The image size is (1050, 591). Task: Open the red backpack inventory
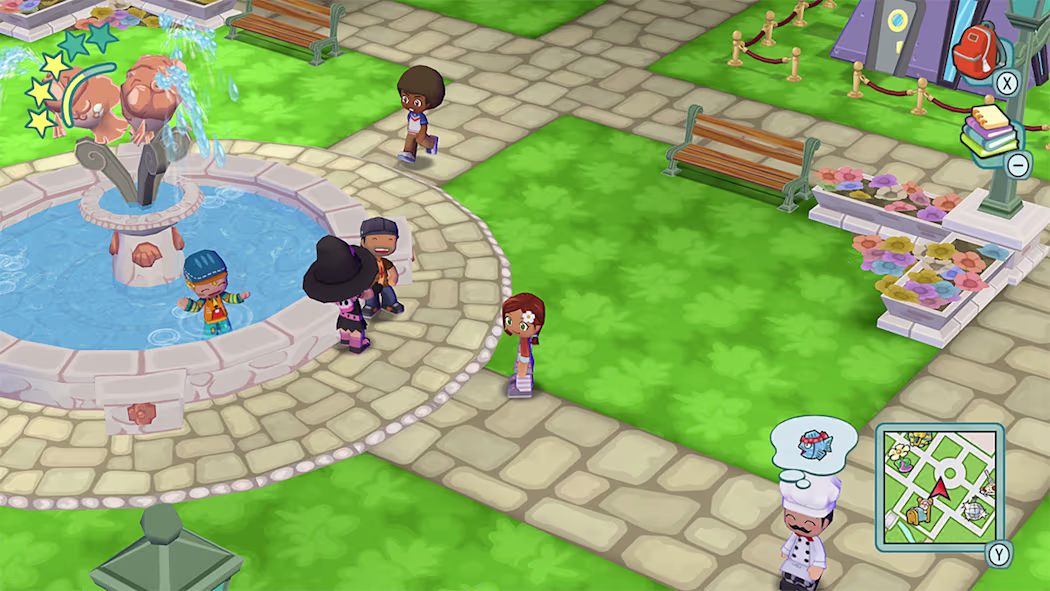[x=976, y=50]
